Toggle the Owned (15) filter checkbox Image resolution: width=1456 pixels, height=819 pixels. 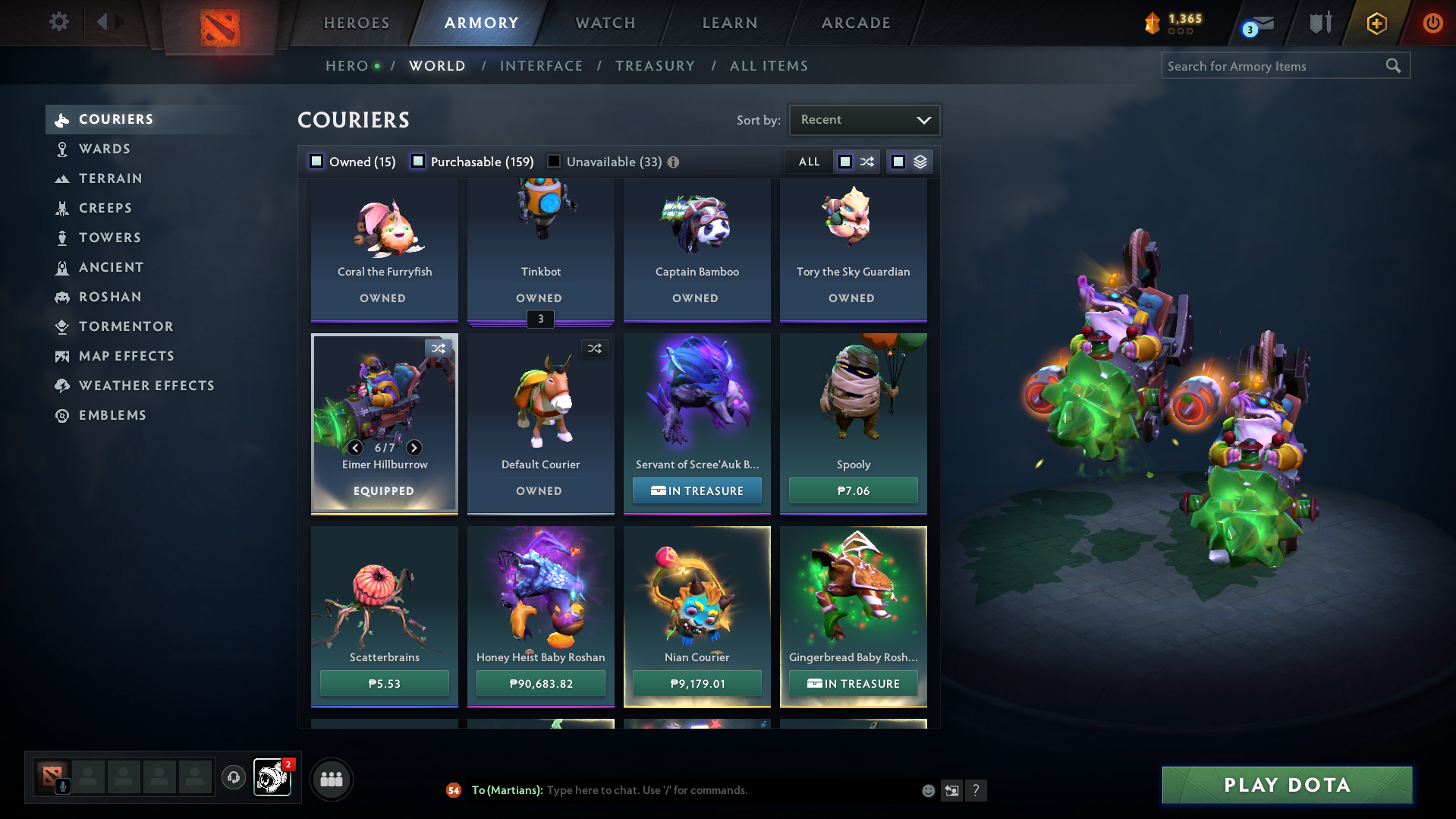(315, 161)
